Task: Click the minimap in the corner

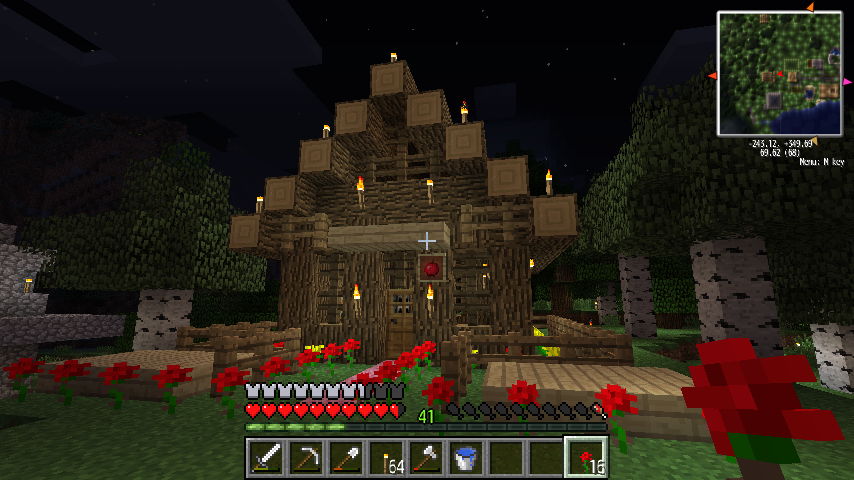Action: (x=778, y=73)
